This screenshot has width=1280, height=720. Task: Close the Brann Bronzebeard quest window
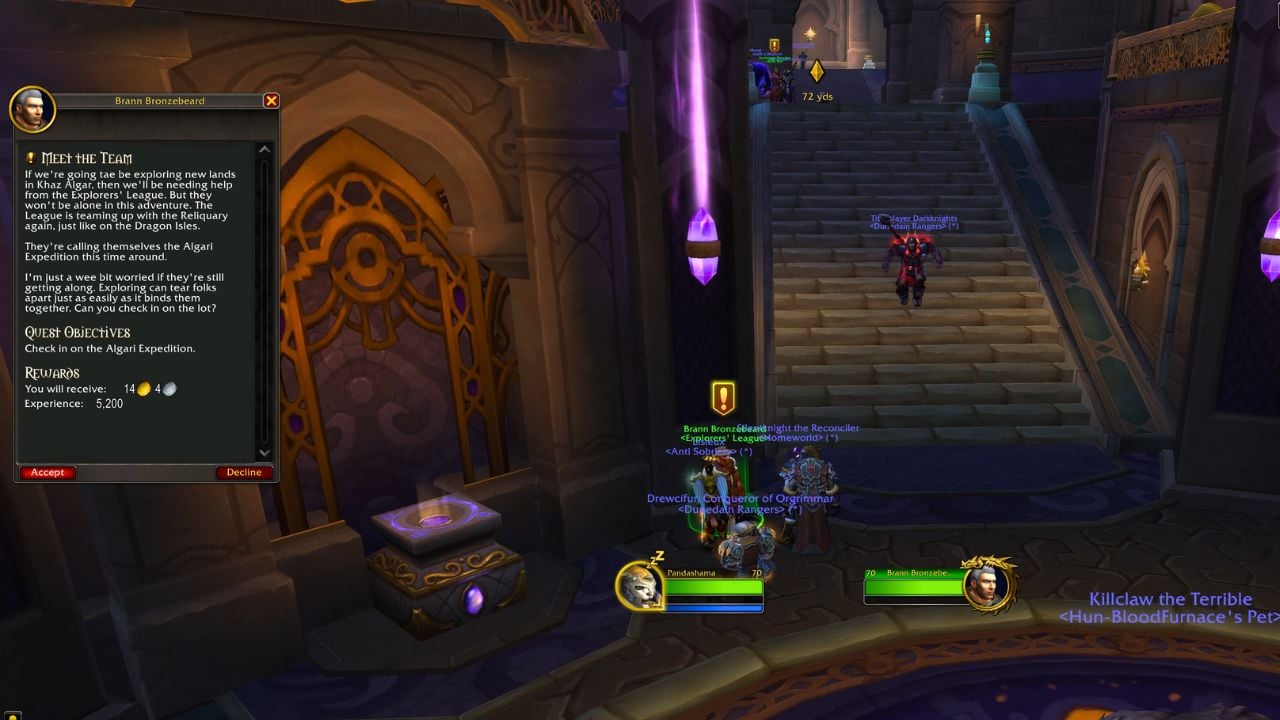[x=271, y=100]
